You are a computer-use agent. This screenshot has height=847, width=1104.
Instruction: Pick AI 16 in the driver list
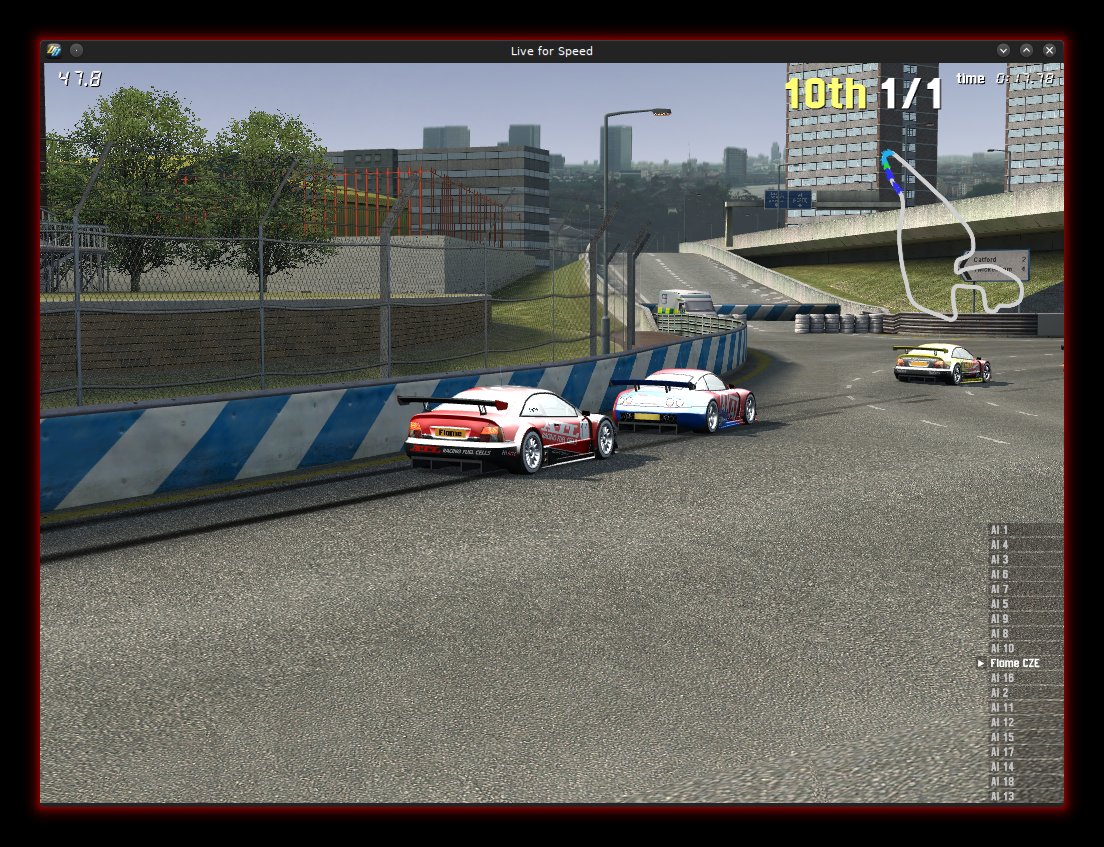pos(1002,678)
